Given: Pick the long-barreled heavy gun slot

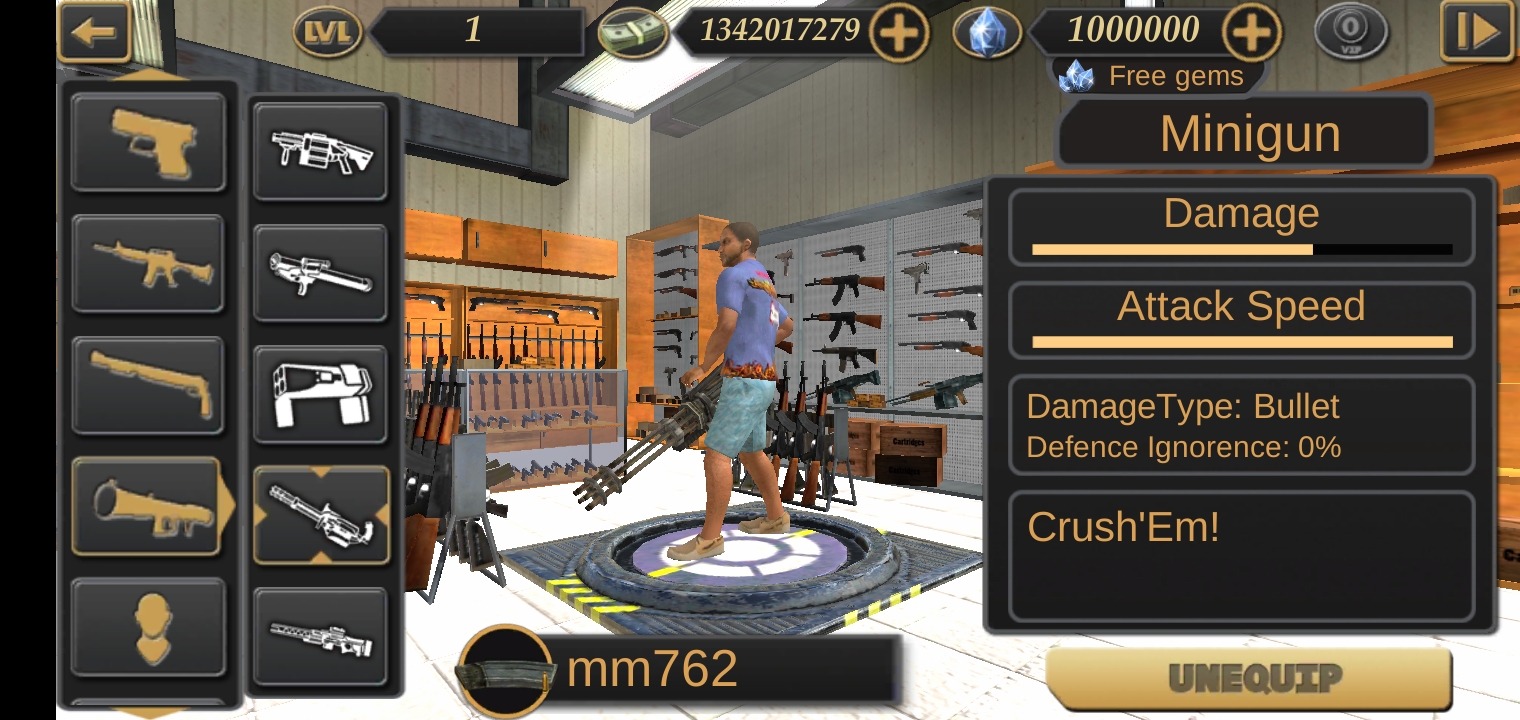Looking at the screenshot, I should tap(320, 636).
